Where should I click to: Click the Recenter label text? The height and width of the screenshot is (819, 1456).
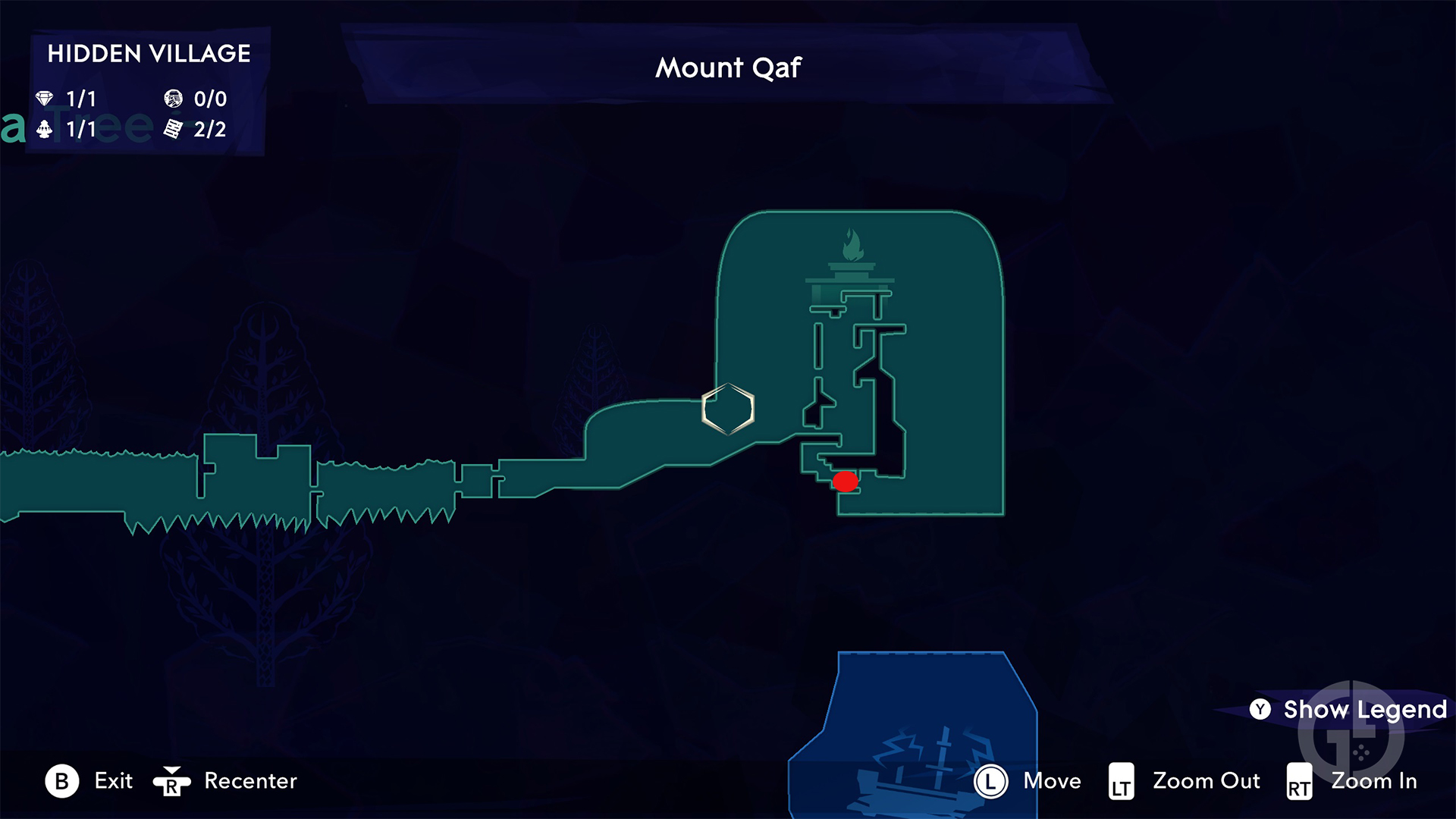pos(250,781)
